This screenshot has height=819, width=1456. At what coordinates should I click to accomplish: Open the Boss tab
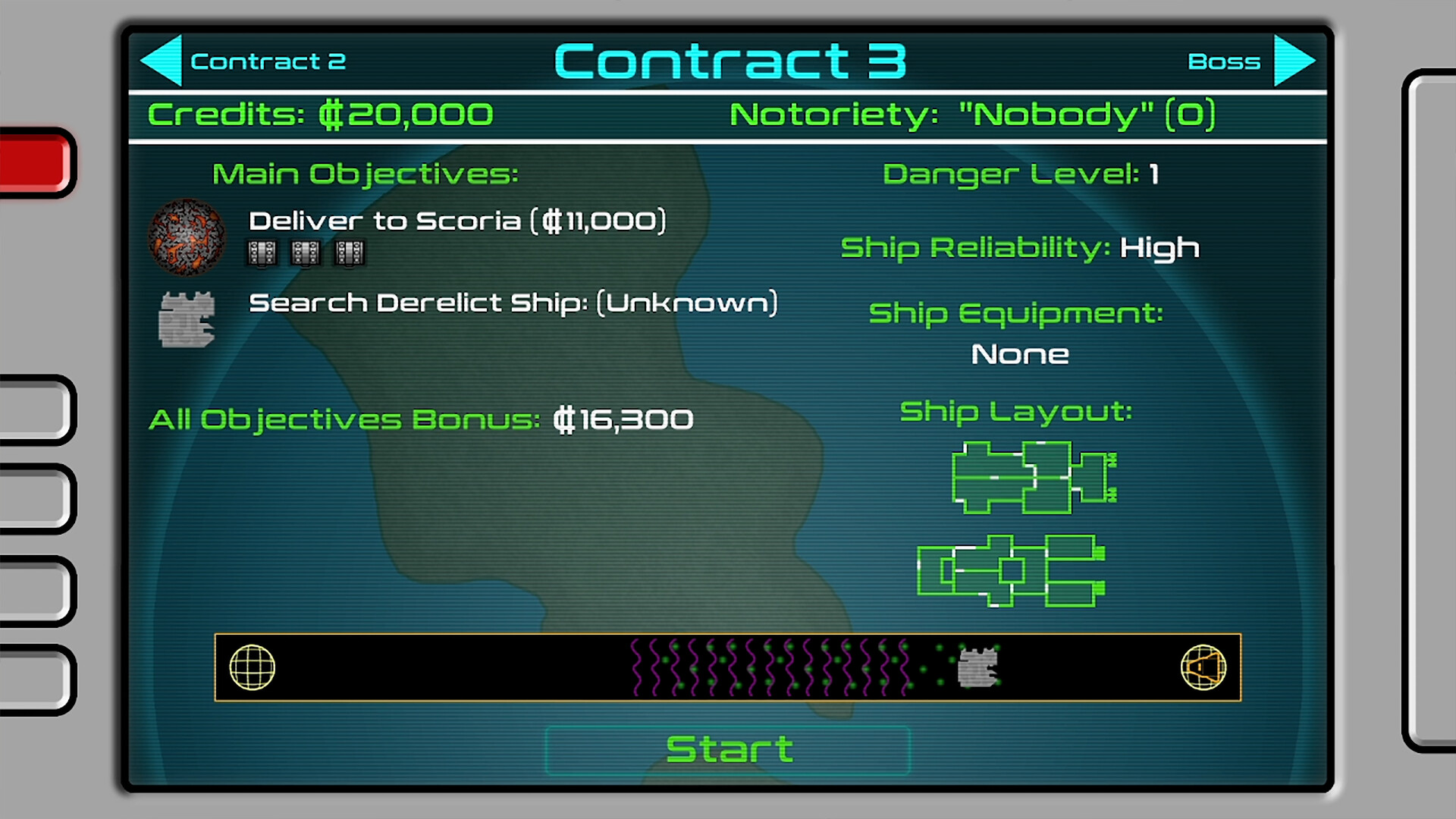1225,61
